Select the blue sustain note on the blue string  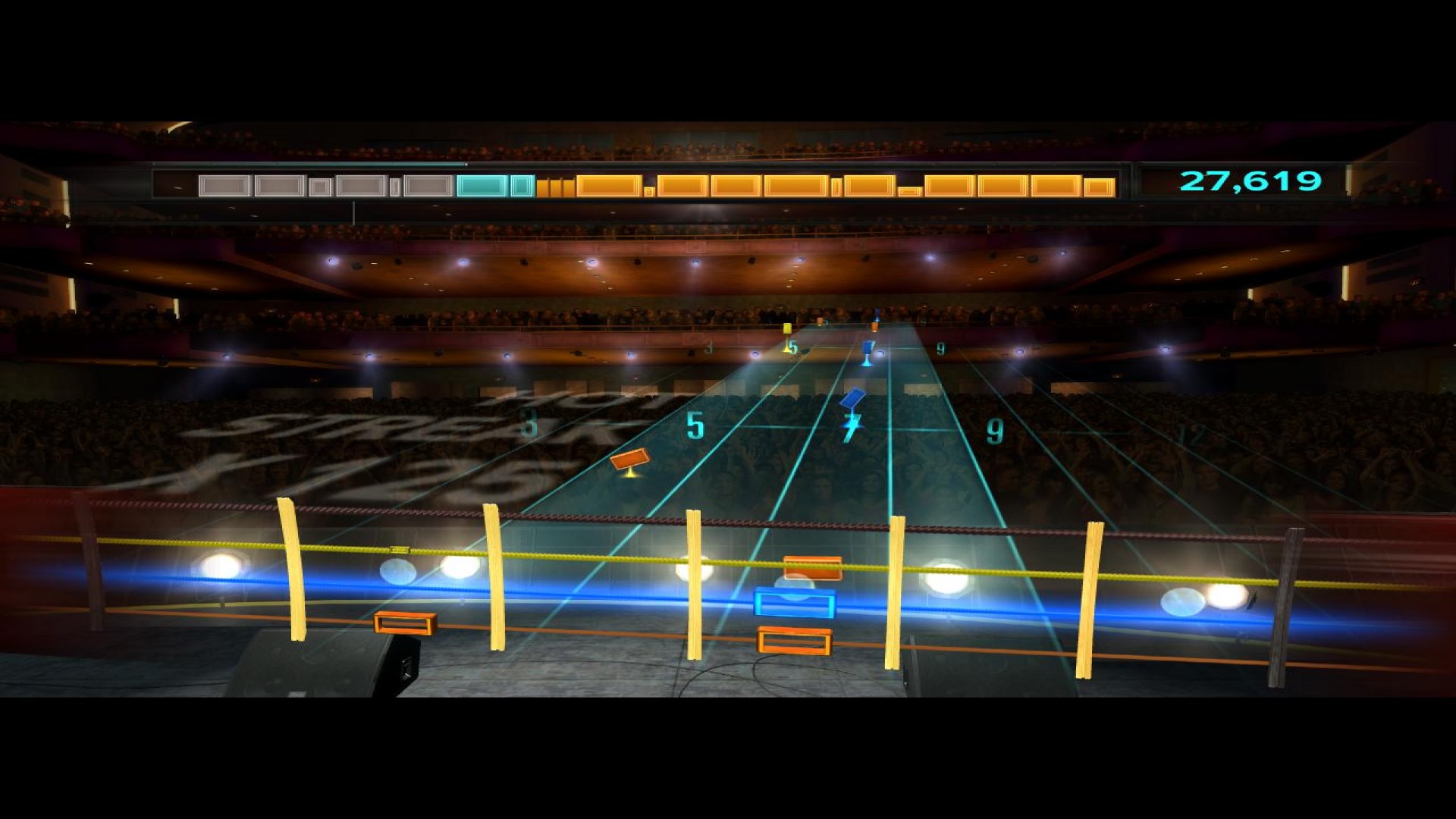(x=792, y=604)
